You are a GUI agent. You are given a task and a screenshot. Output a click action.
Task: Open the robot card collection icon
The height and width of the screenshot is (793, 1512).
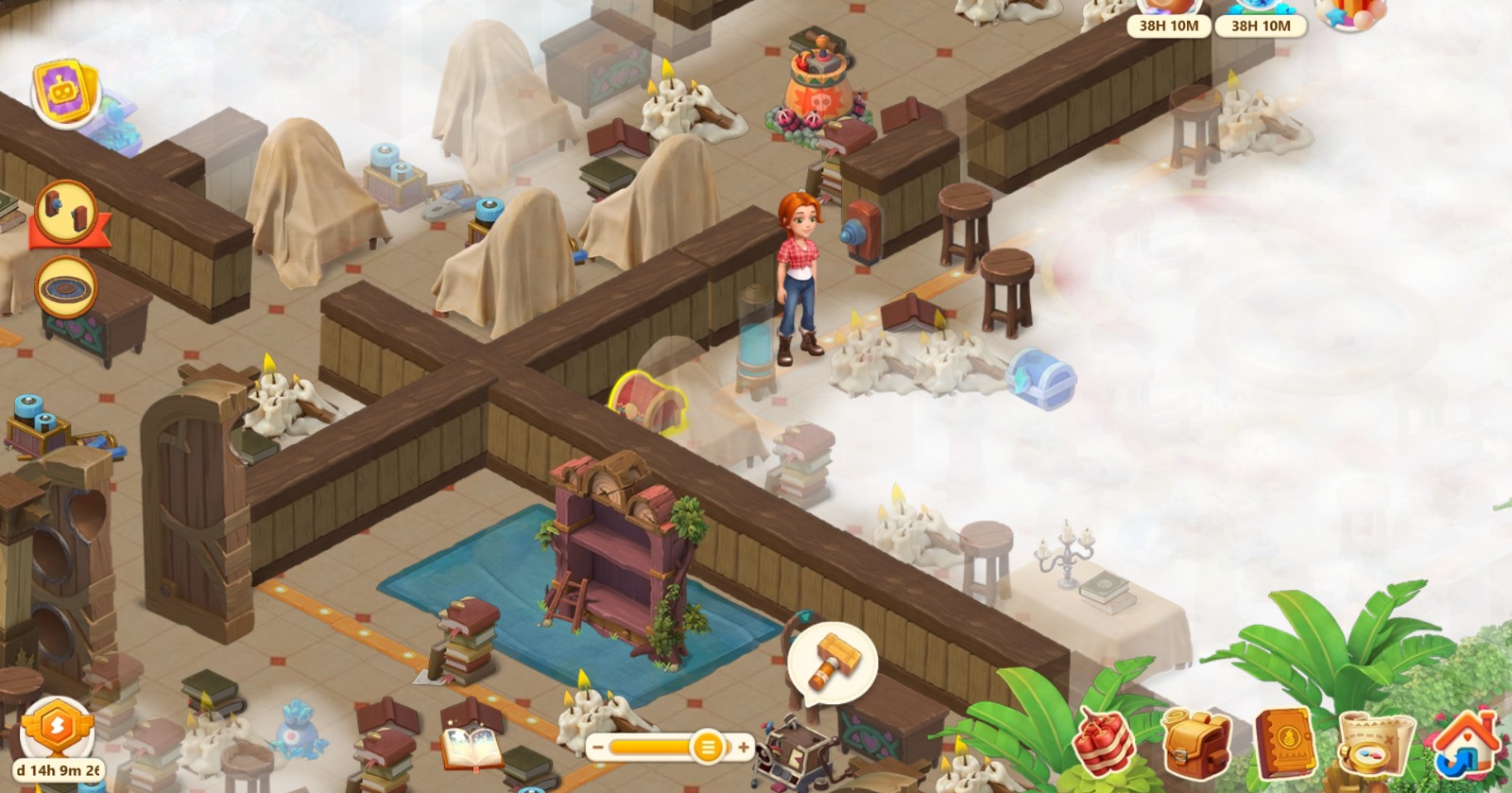tap(66, 93)
